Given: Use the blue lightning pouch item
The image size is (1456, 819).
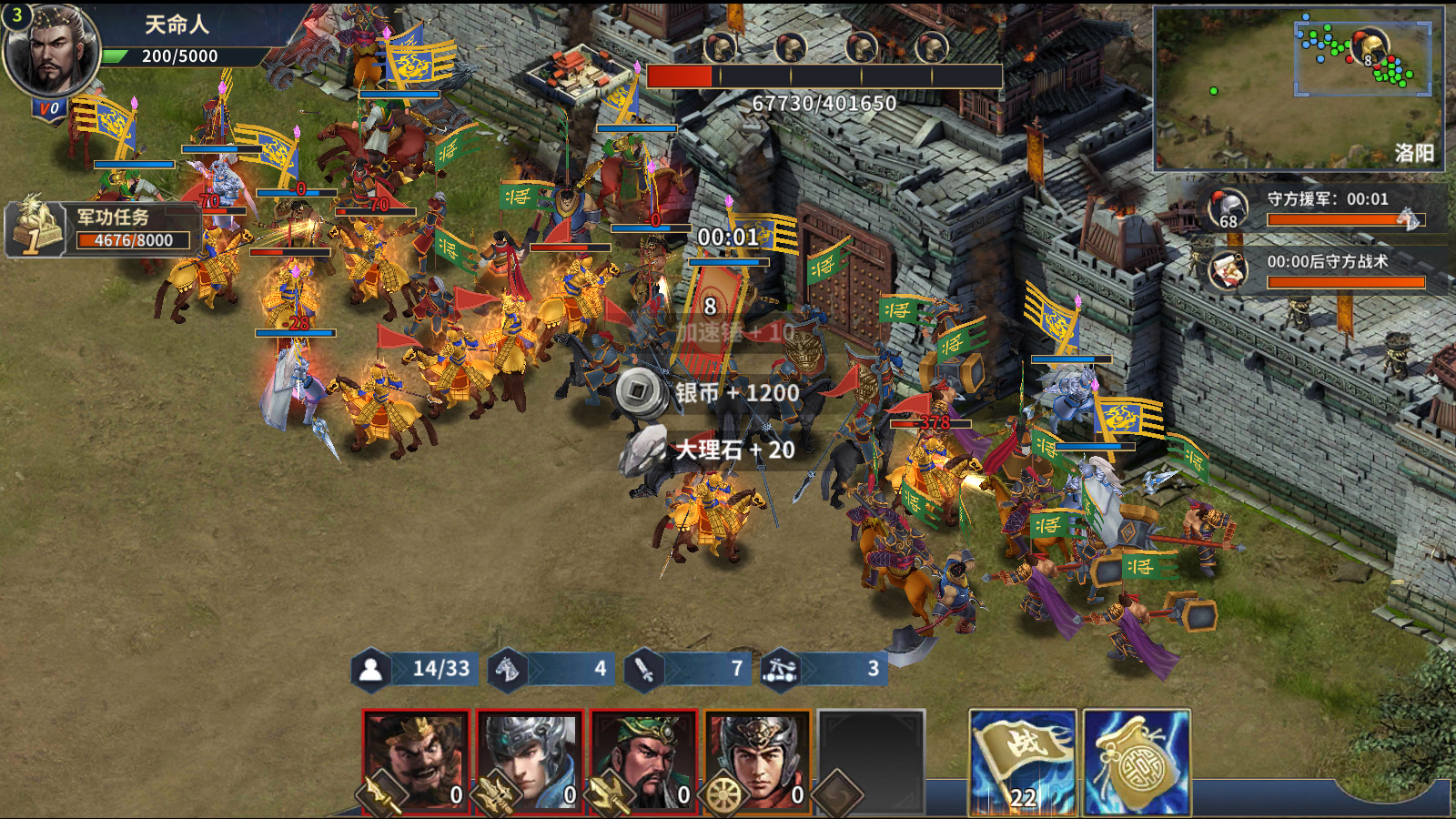Looking at the screenshot, I should 1137,762.
